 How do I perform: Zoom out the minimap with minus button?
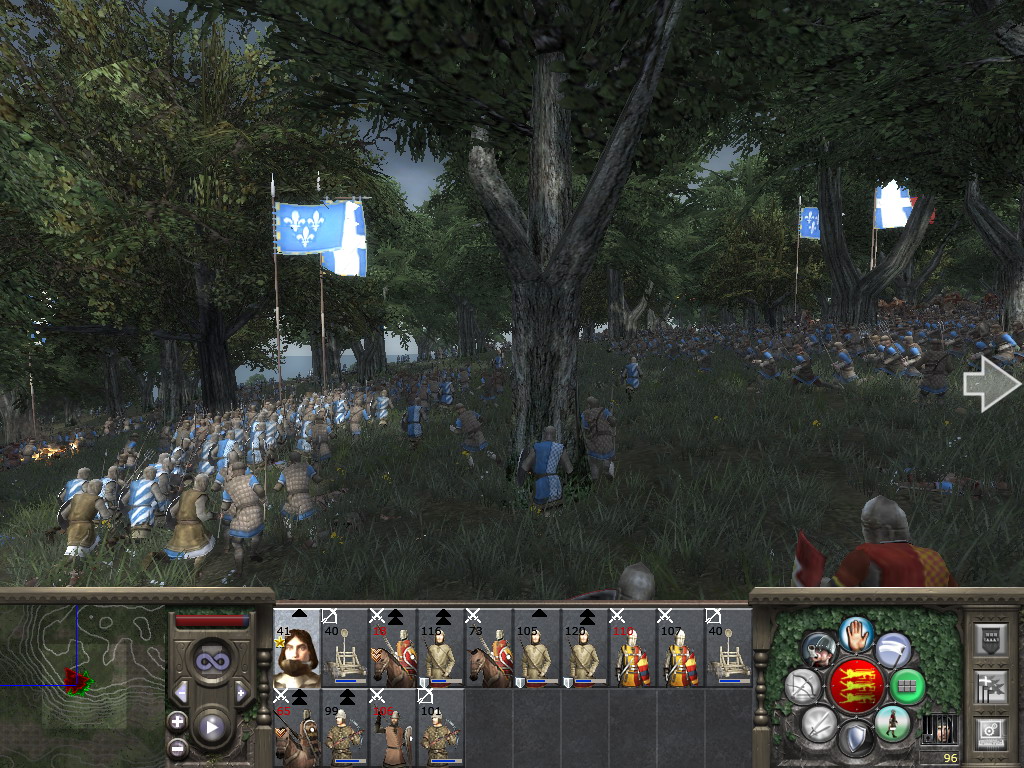pos(178,747)
